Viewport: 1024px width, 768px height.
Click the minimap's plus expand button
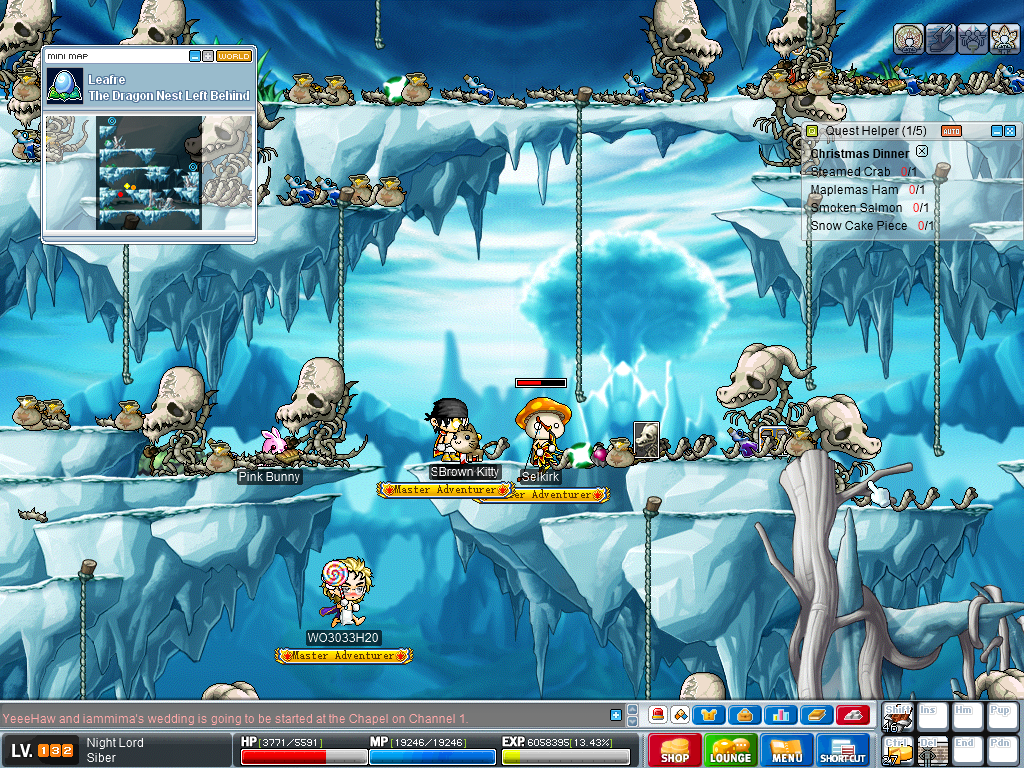coord(208,56)
